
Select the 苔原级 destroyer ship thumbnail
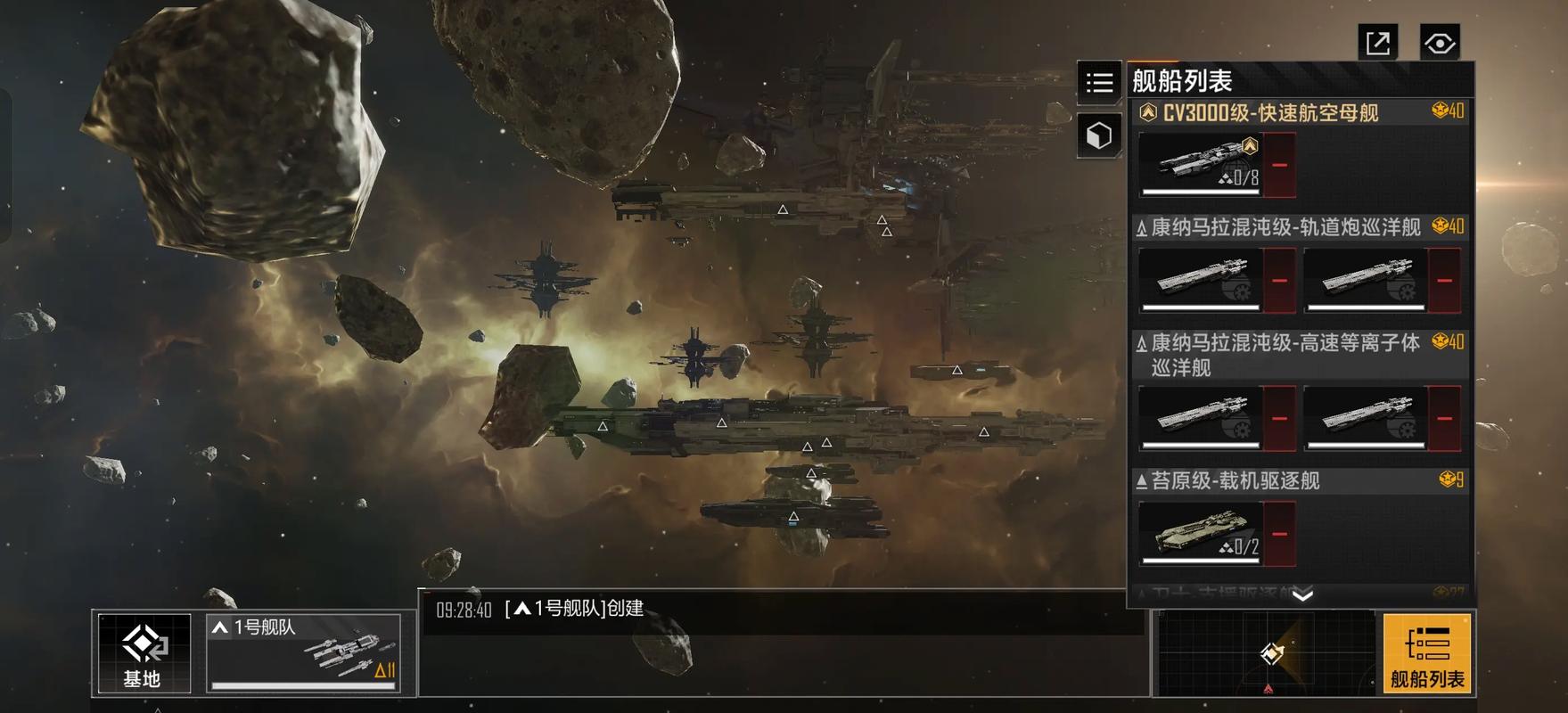click(1200, 534)
